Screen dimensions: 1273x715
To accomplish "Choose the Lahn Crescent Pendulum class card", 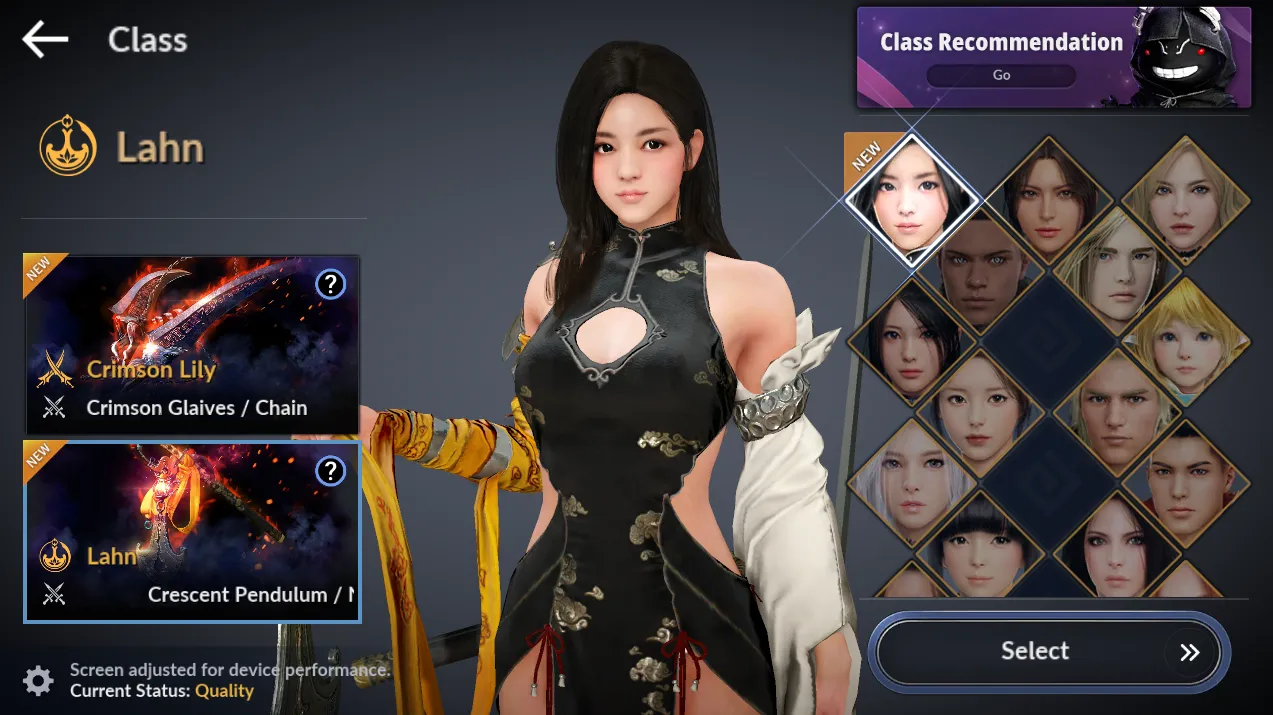I will point(191,531).
